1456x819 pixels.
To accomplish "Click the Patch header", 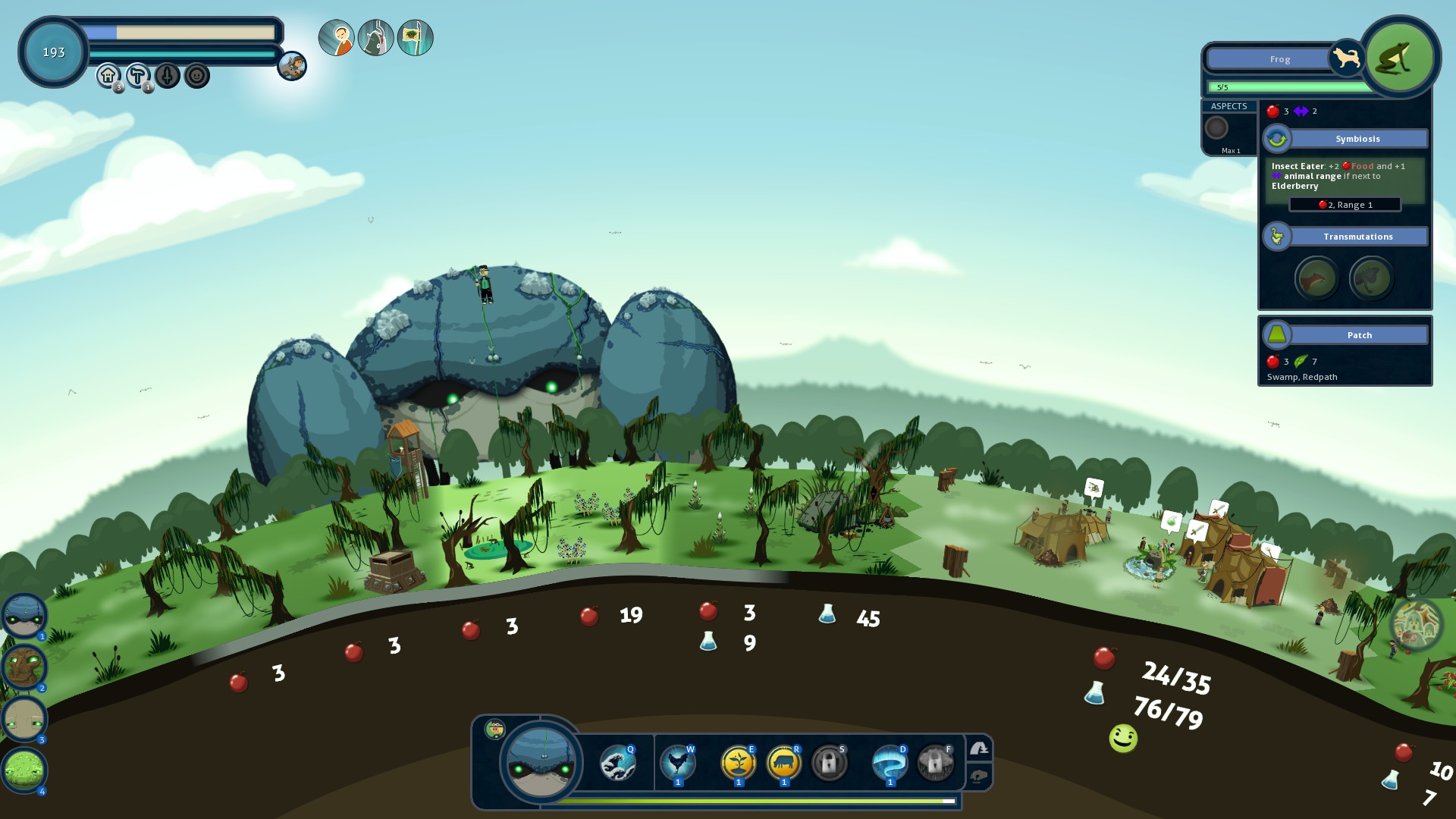I will [x=1359, y=335].
